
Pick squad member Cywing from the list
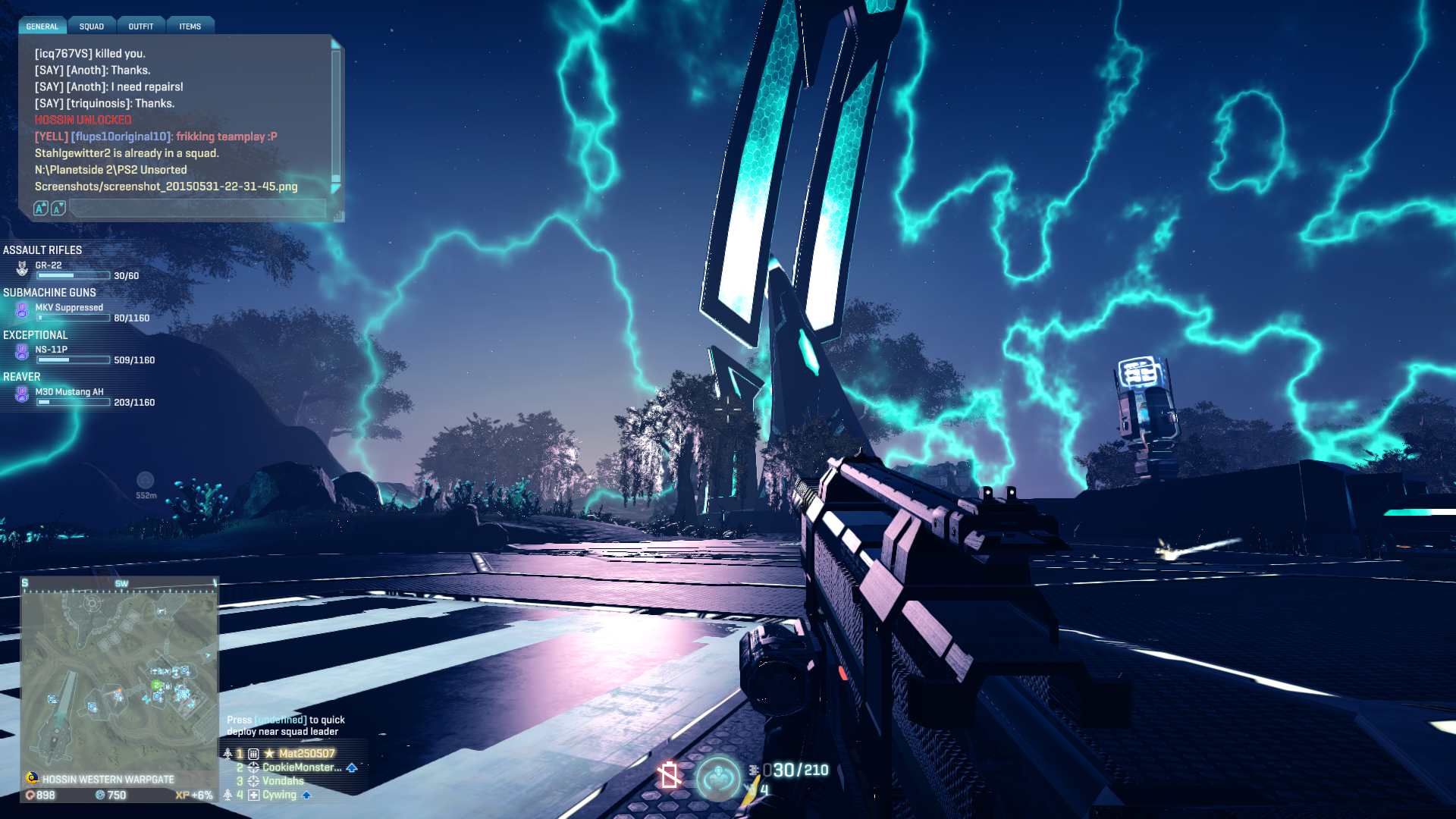[279, 795]
